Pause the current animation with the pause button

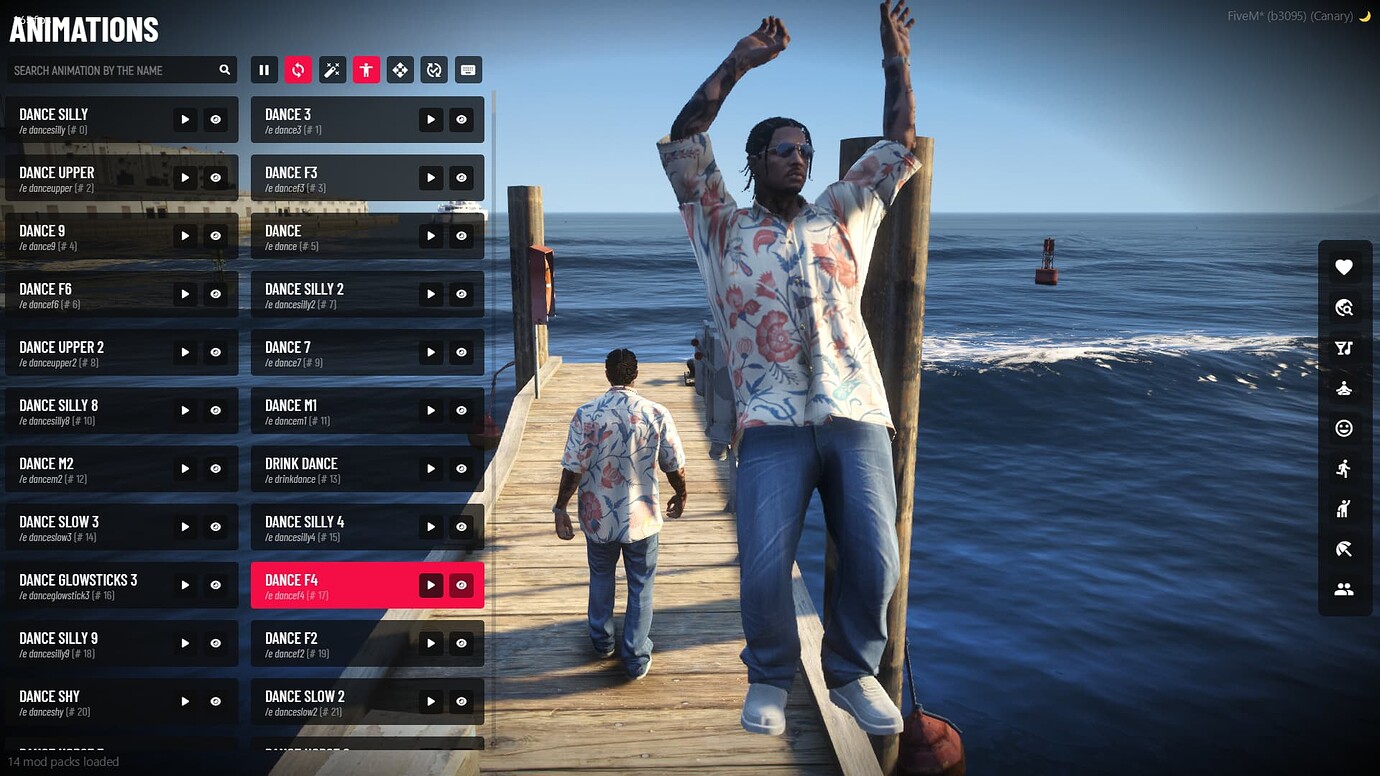(264, 70)
